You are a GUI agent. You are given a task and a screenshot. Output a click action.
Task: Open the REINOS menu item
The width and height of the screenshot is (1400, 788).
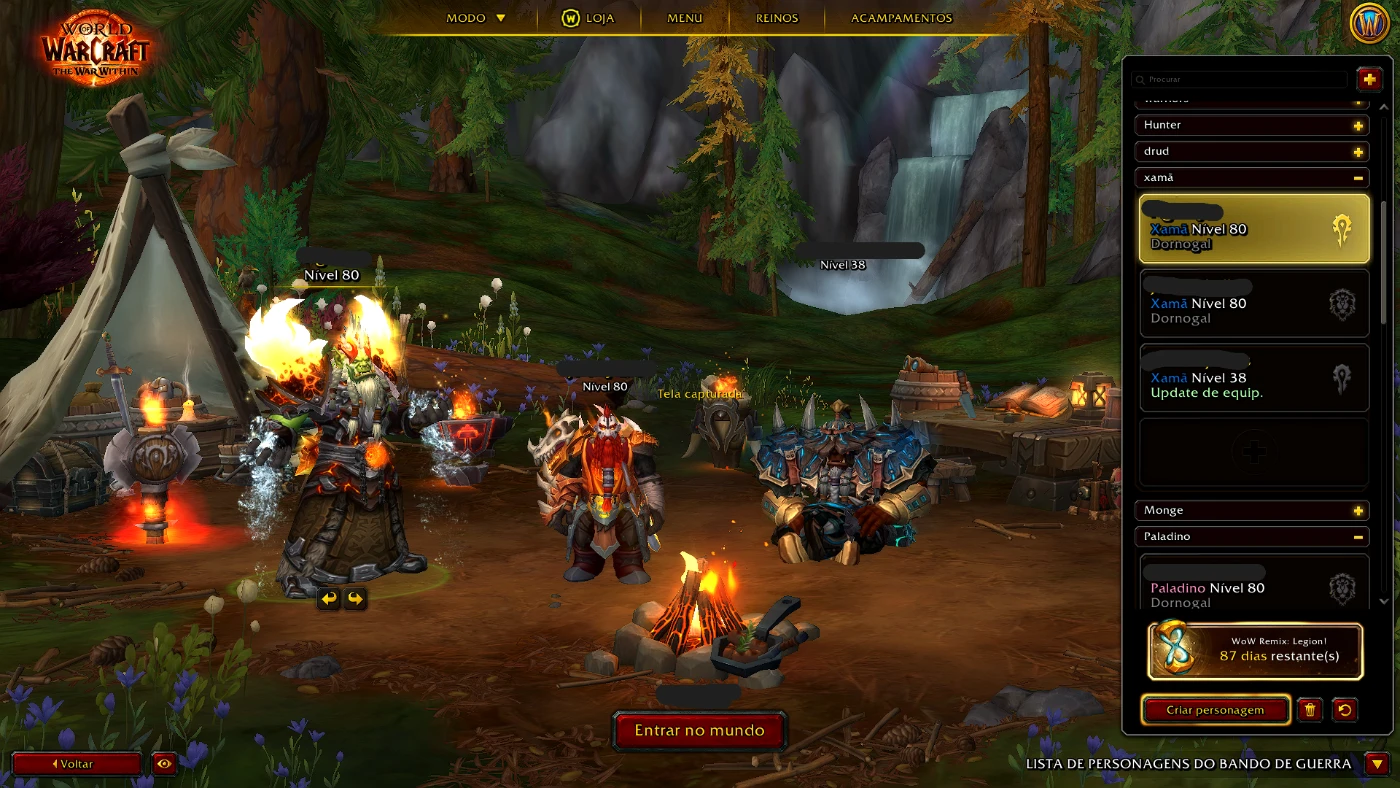(776, 17)
